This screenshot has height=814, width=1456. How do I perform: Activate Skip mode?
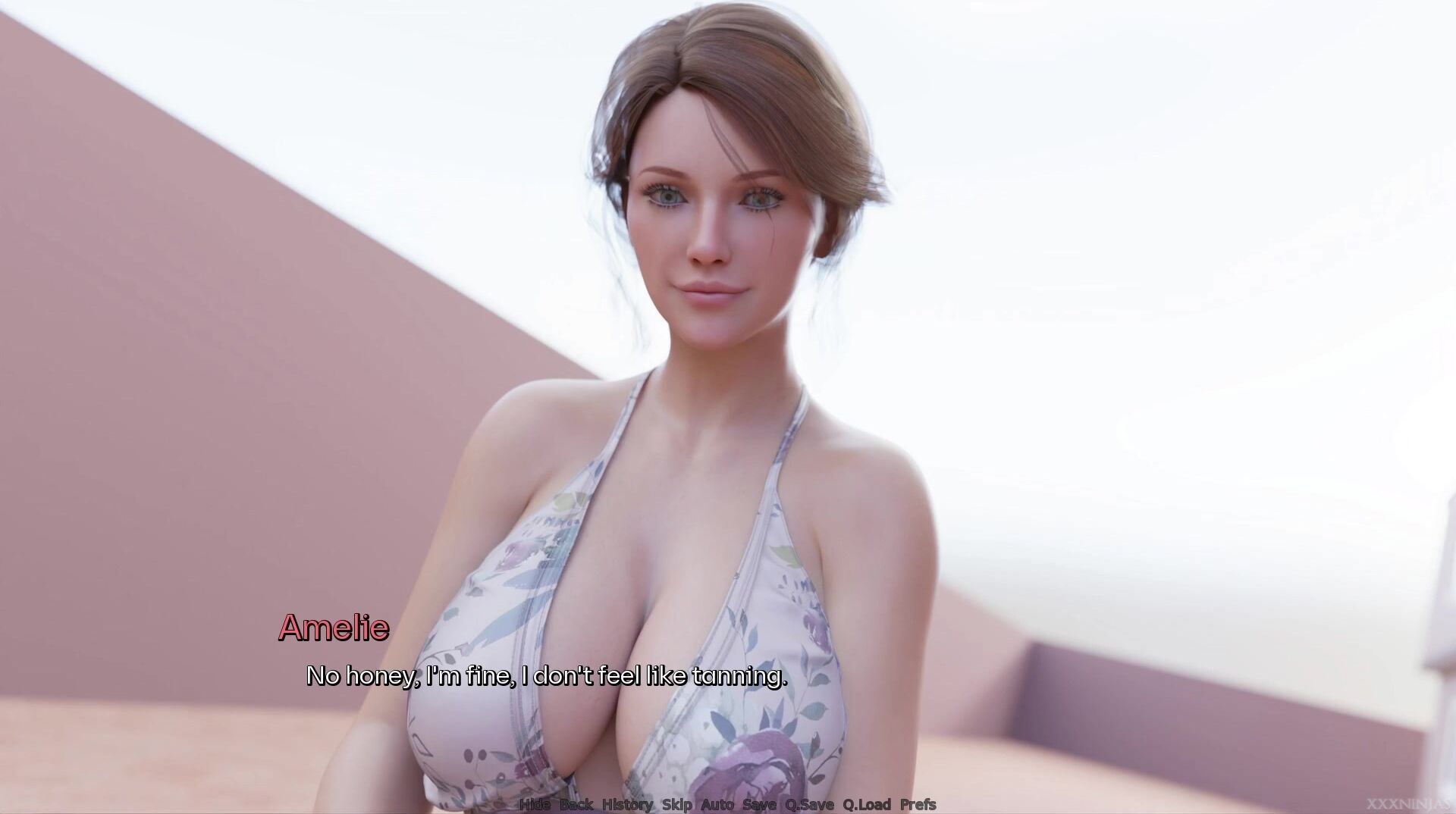pos(677,804)
